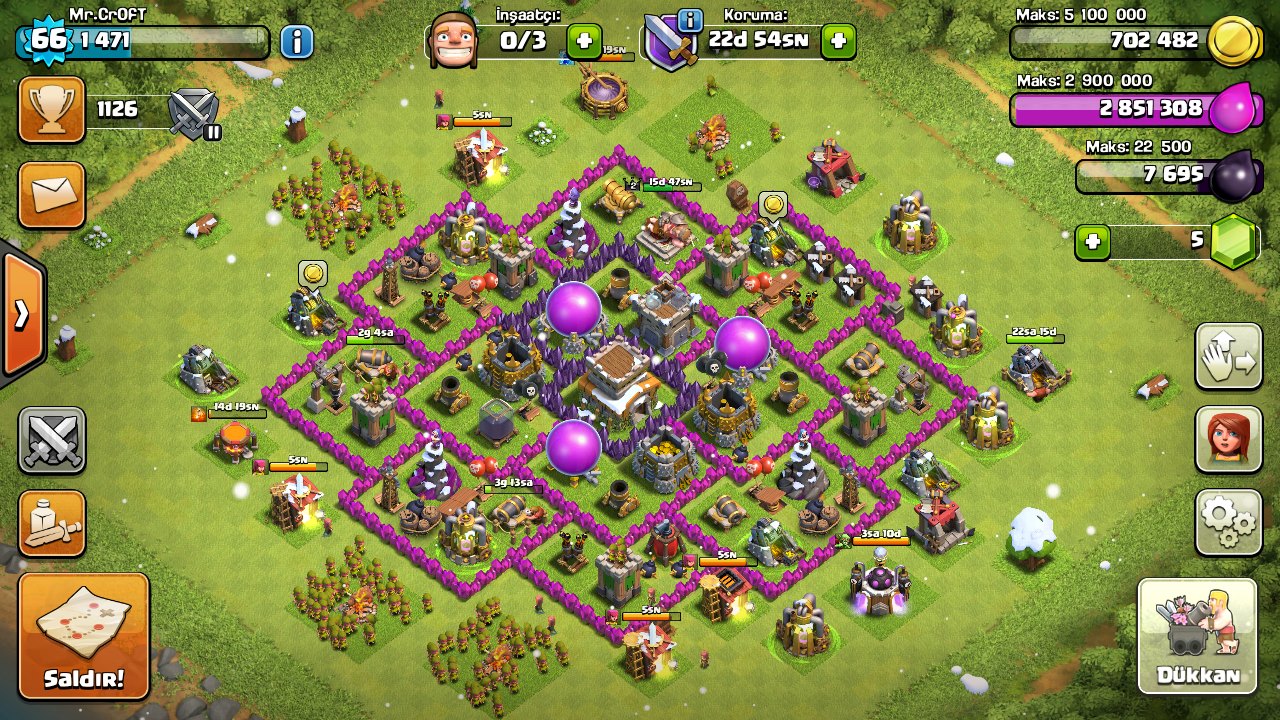
Task: Tap the builder face portrait
Action: pos(452,41)
